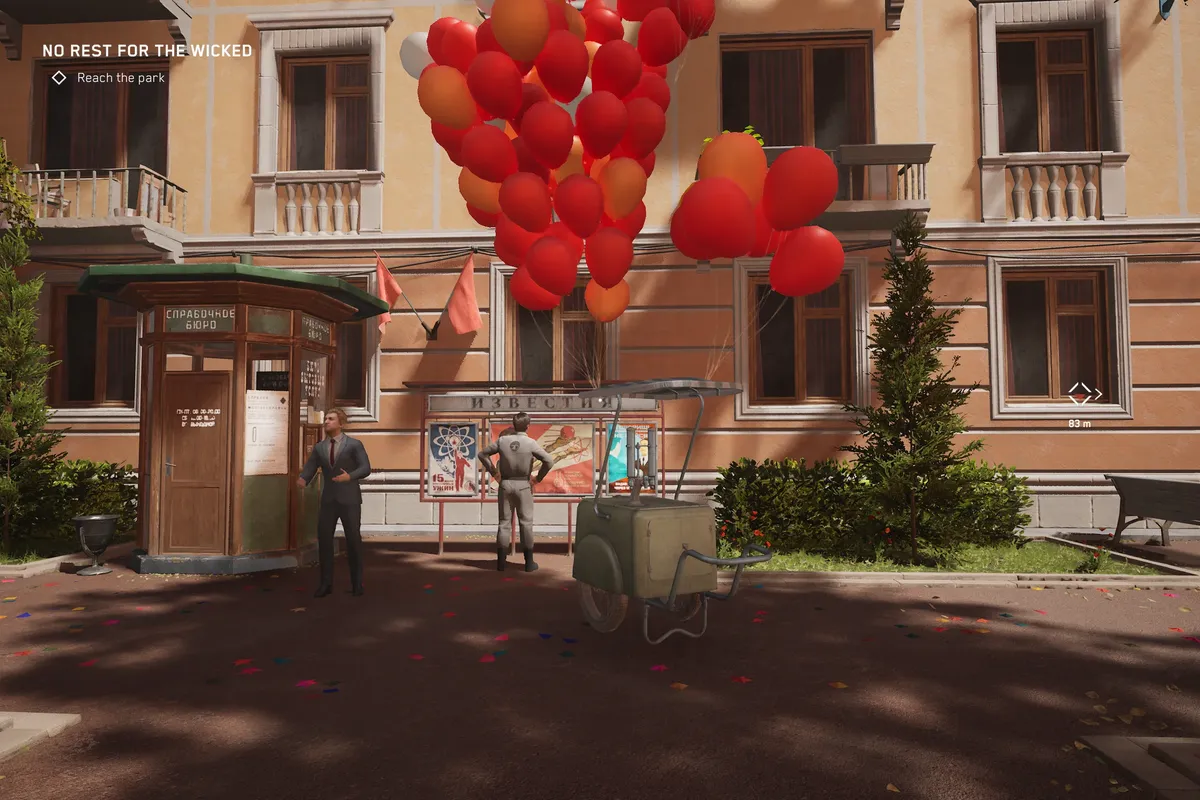Select the "No Rest for the Wicked" quest title

[147, 51]
